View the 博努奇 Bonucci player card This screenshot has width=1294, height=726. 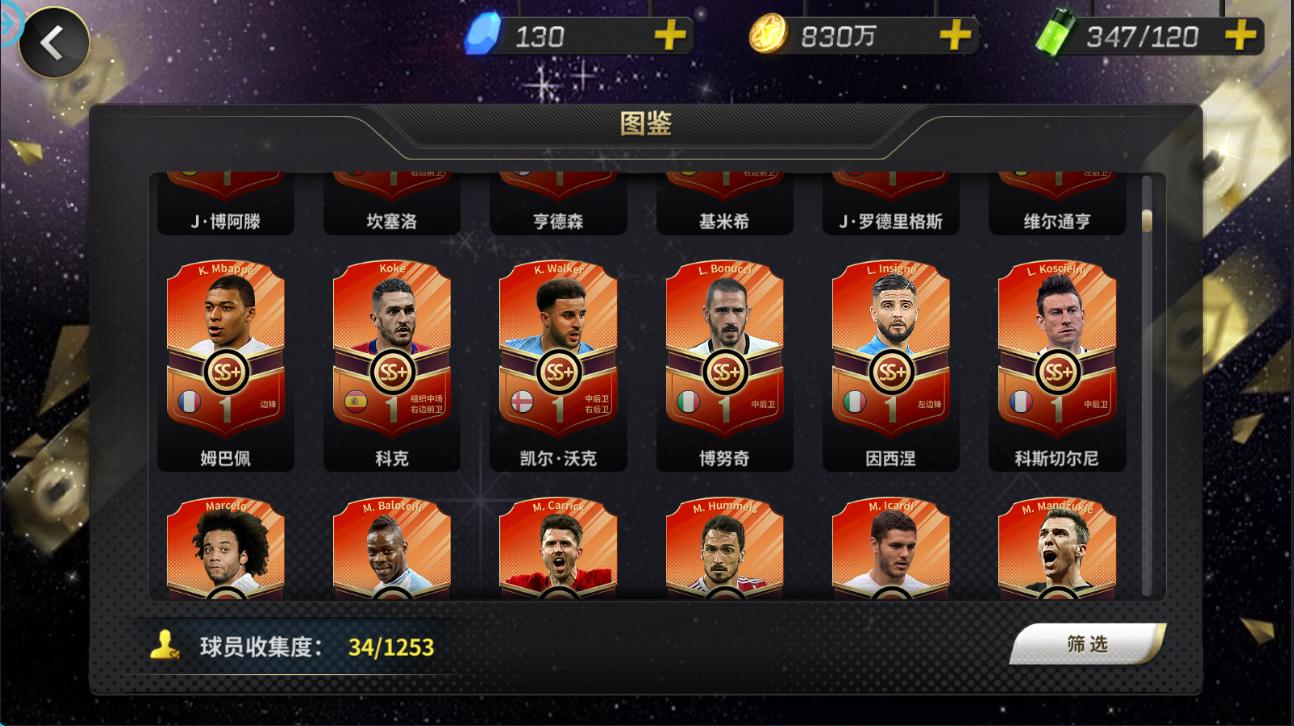coord(725,350)
